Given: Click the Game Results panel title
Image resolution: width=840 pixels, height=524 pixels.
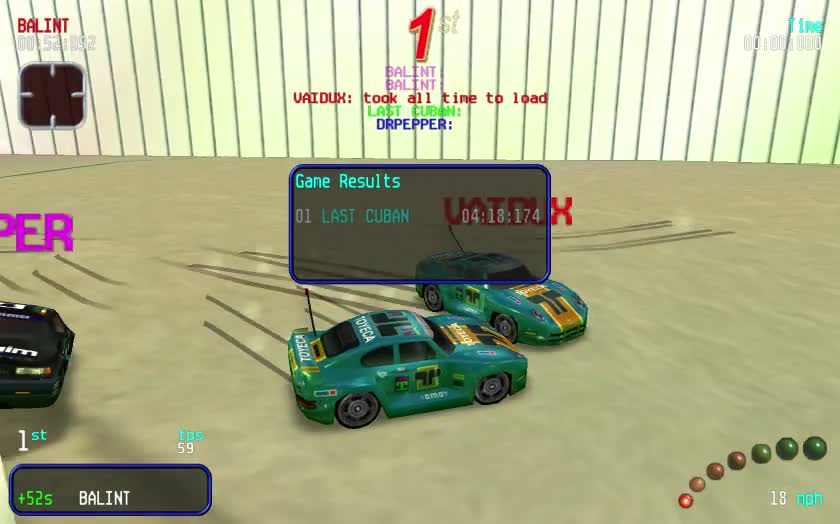Looking at the screenshot, I should [x=347, y=181].
